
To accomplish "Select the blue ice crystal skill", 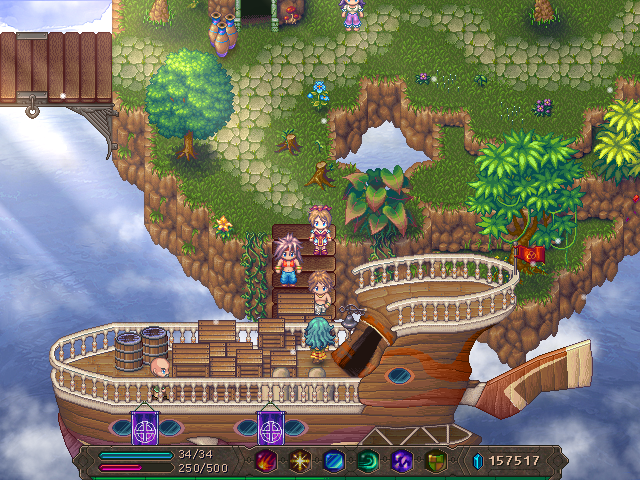I will (x=333, y=461).
